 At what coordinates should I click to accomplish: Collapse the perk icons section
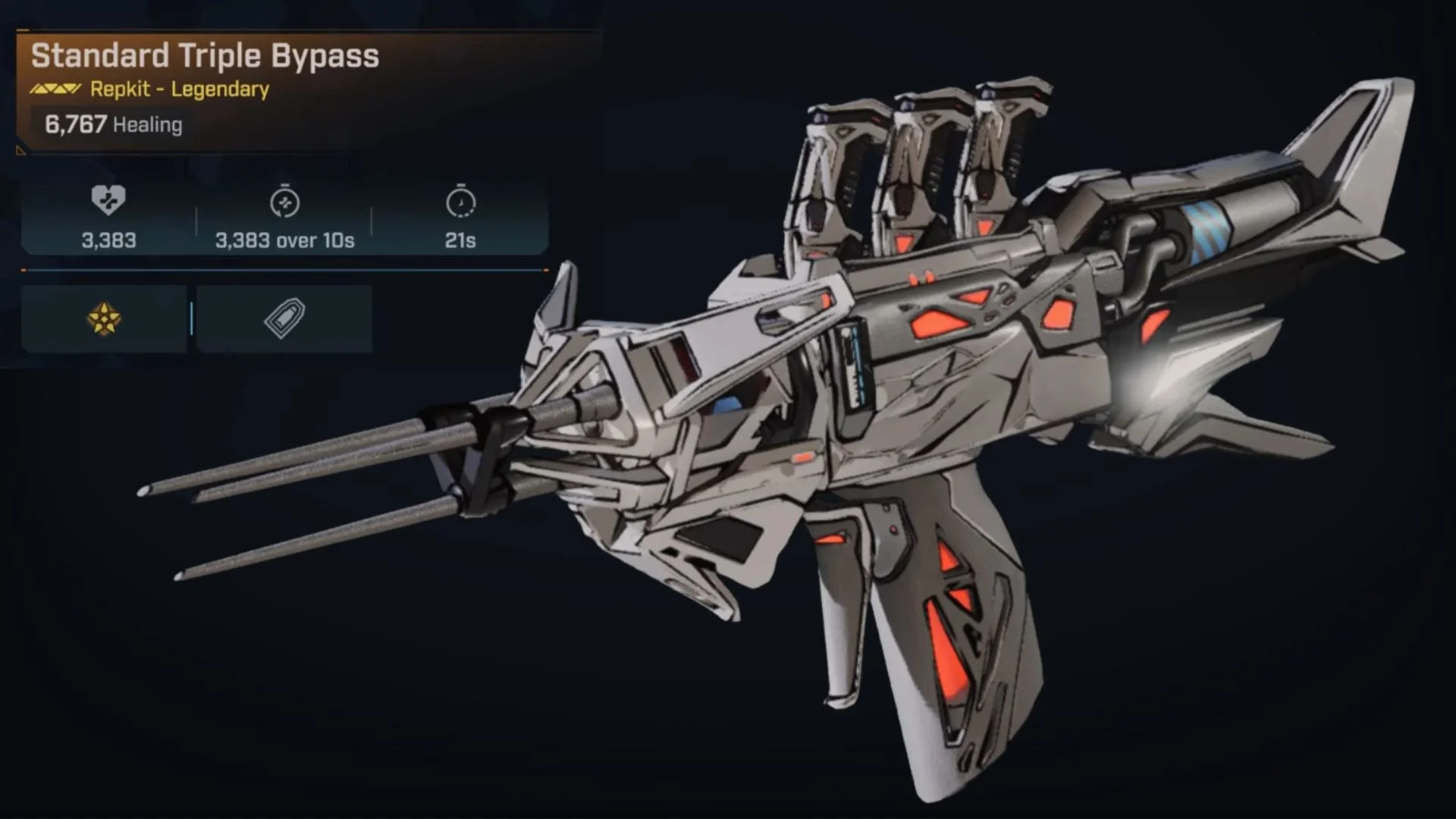pos(193,318)
